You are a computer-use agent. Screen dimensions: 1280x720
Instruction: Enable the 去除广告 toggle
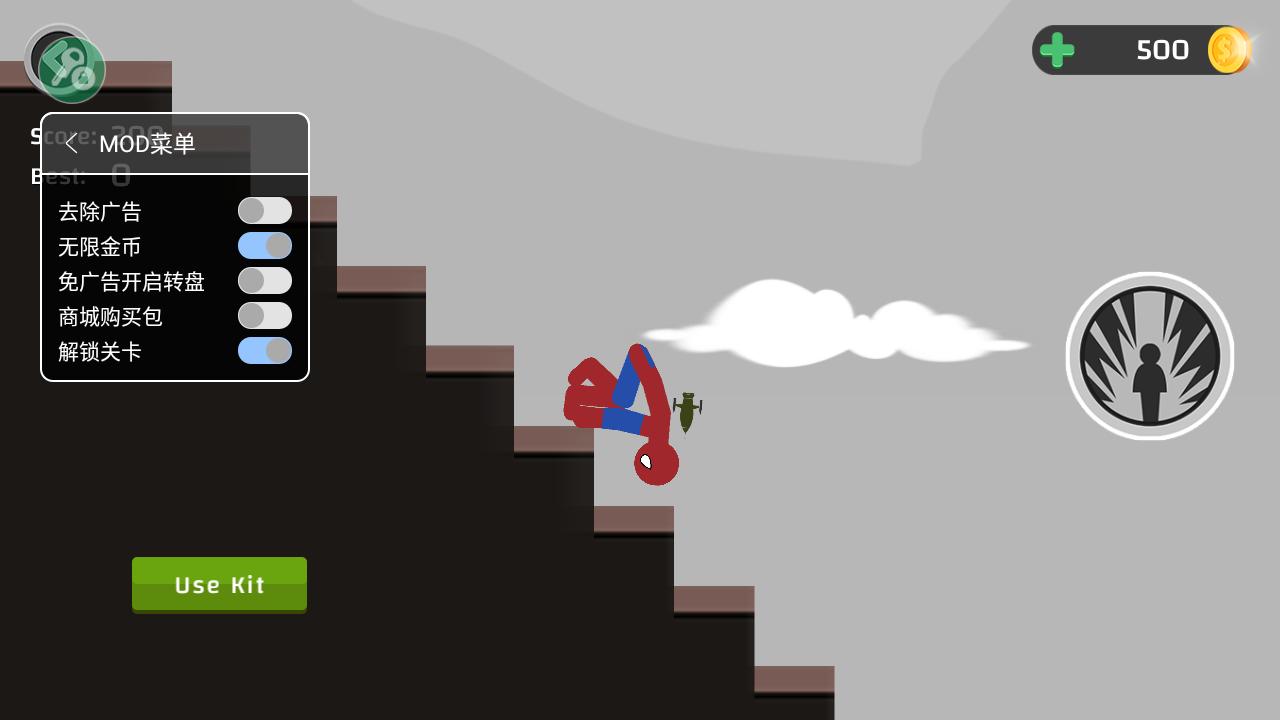pyautogui.click(x=264, y=210)
